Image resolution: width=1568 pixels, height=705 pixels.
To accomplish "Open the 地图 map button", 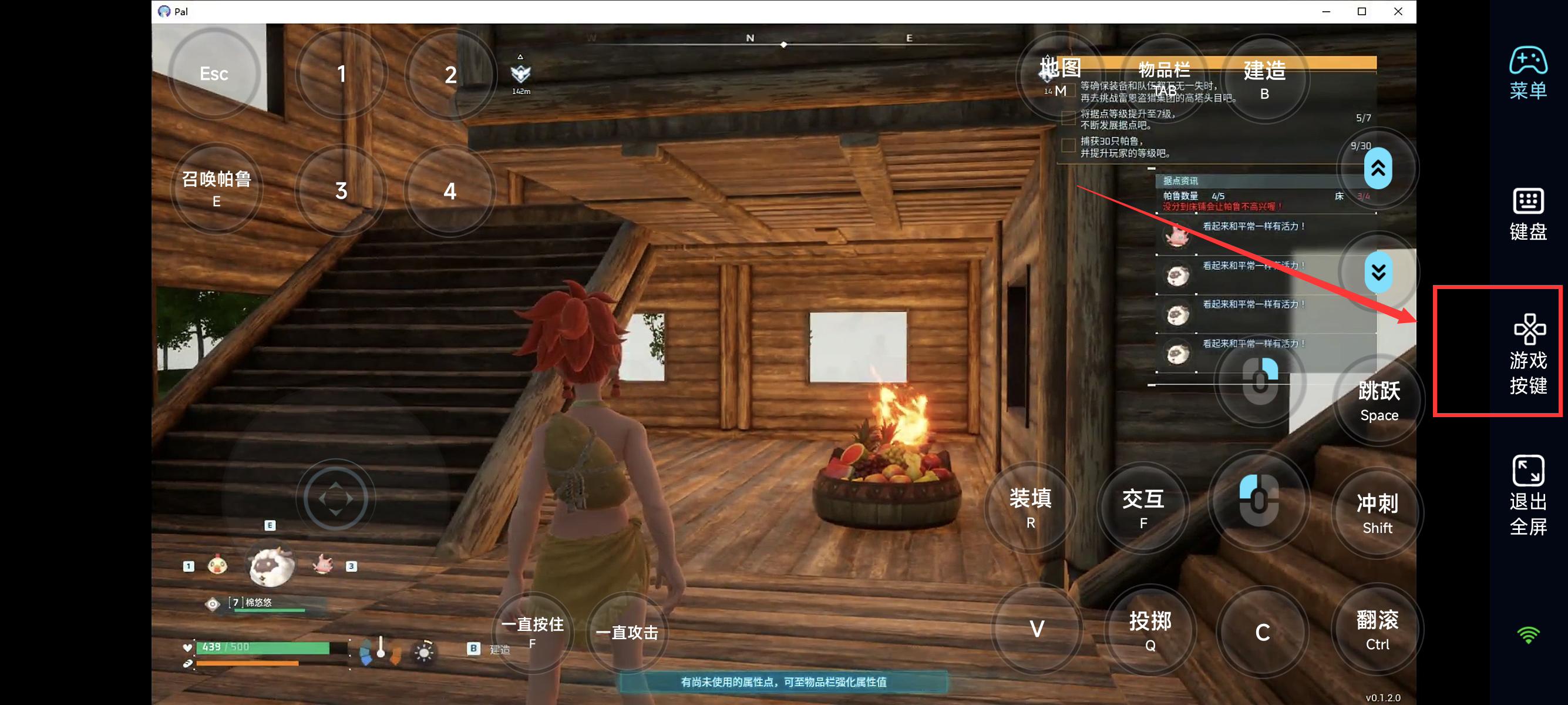I will (1060, 75).
